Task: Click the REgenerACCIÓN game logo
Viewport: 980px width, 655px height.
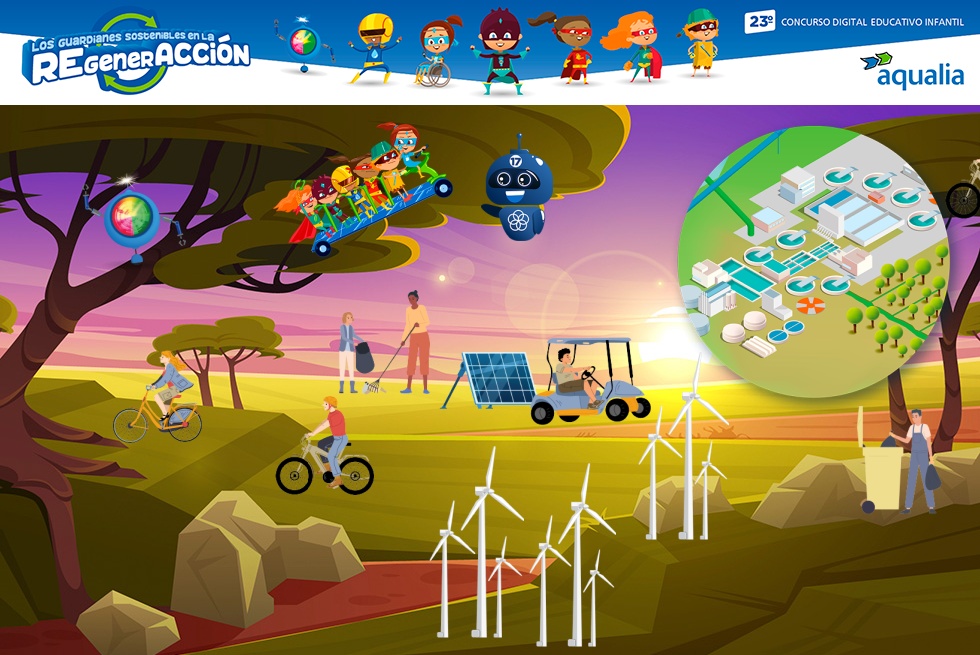Action: coord(137,53)
